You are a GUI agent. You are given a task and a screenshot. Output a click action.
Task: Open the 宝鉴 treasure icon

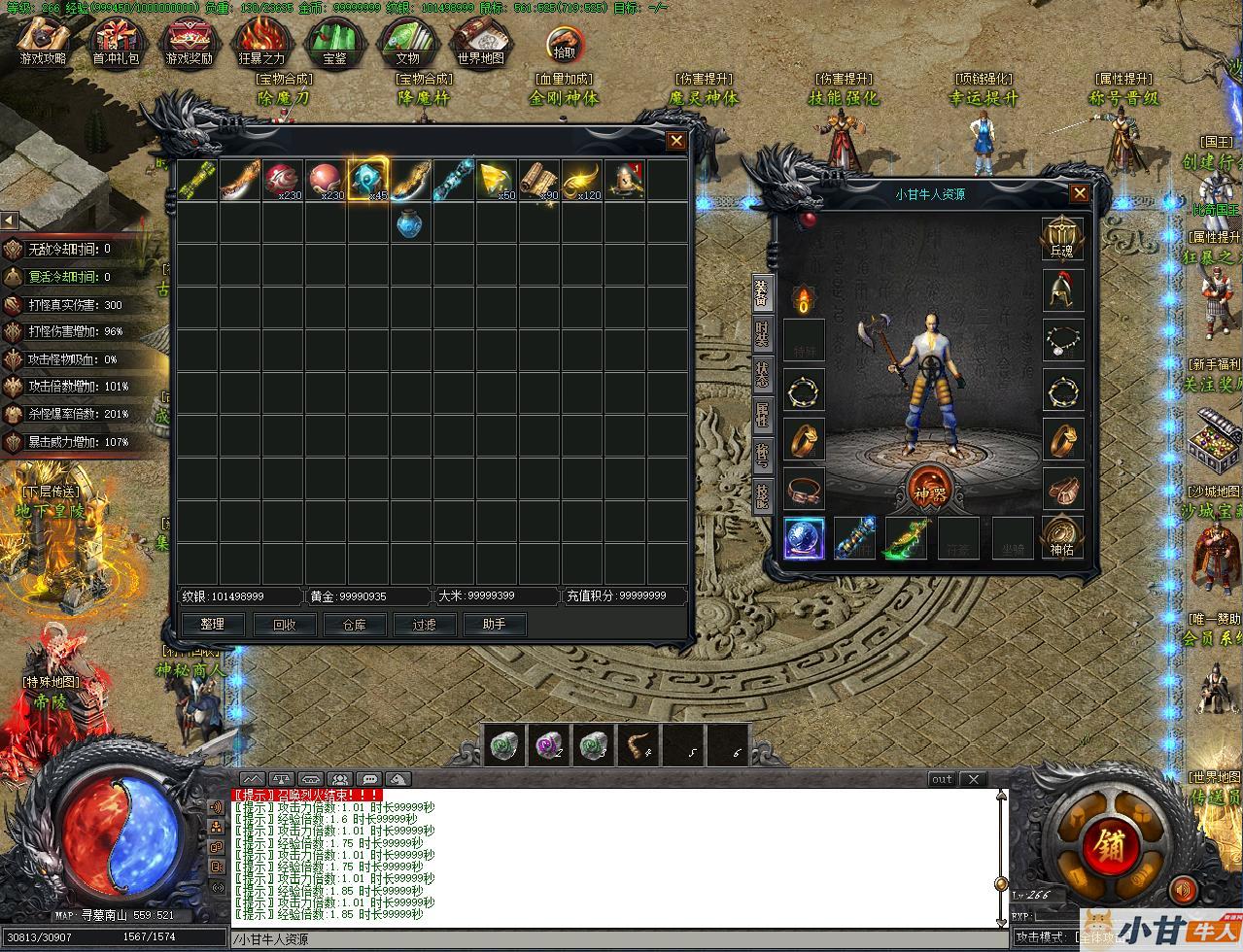(334, 43)
